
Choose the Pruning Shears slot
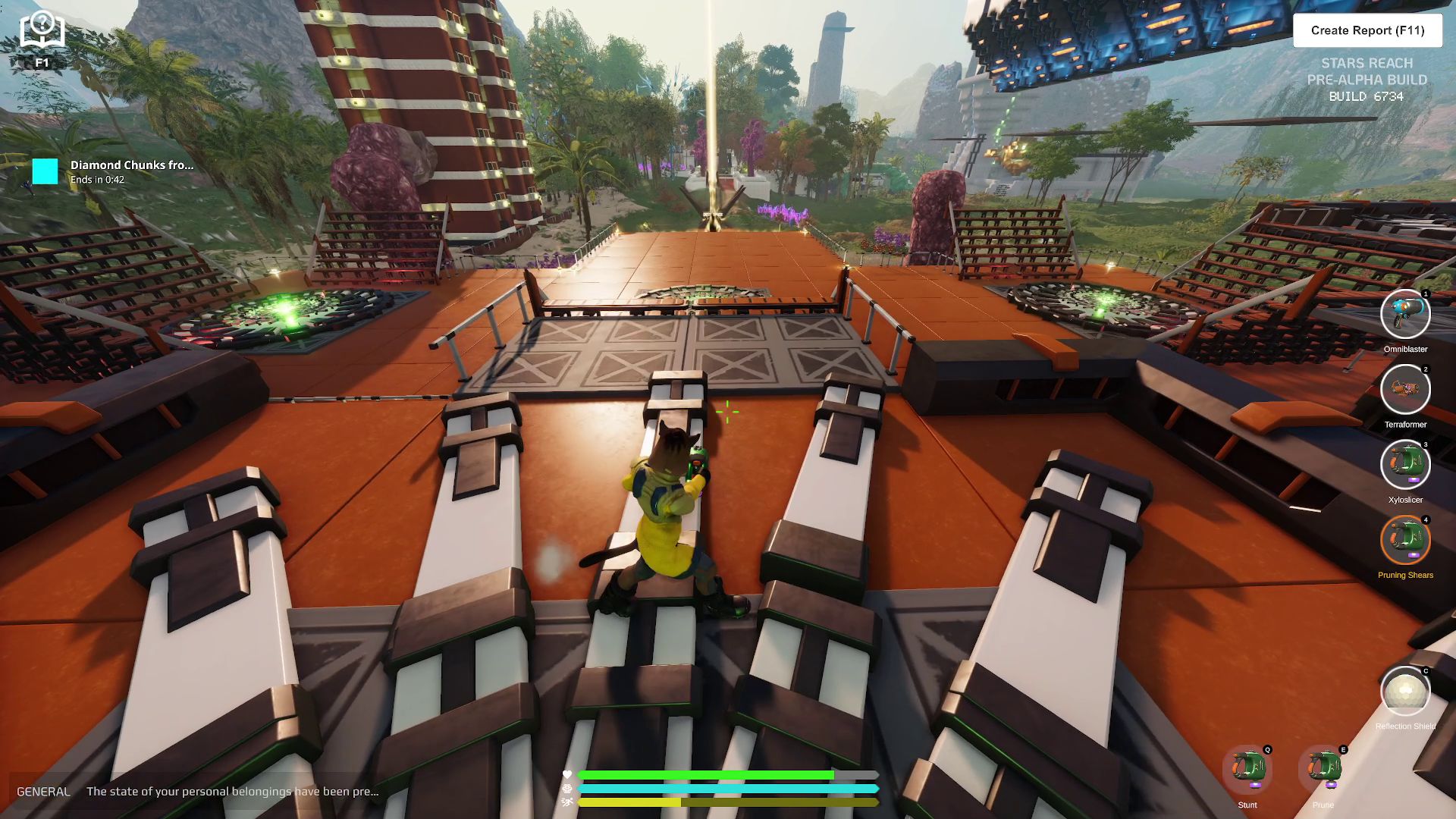(x=1405, y=540)
